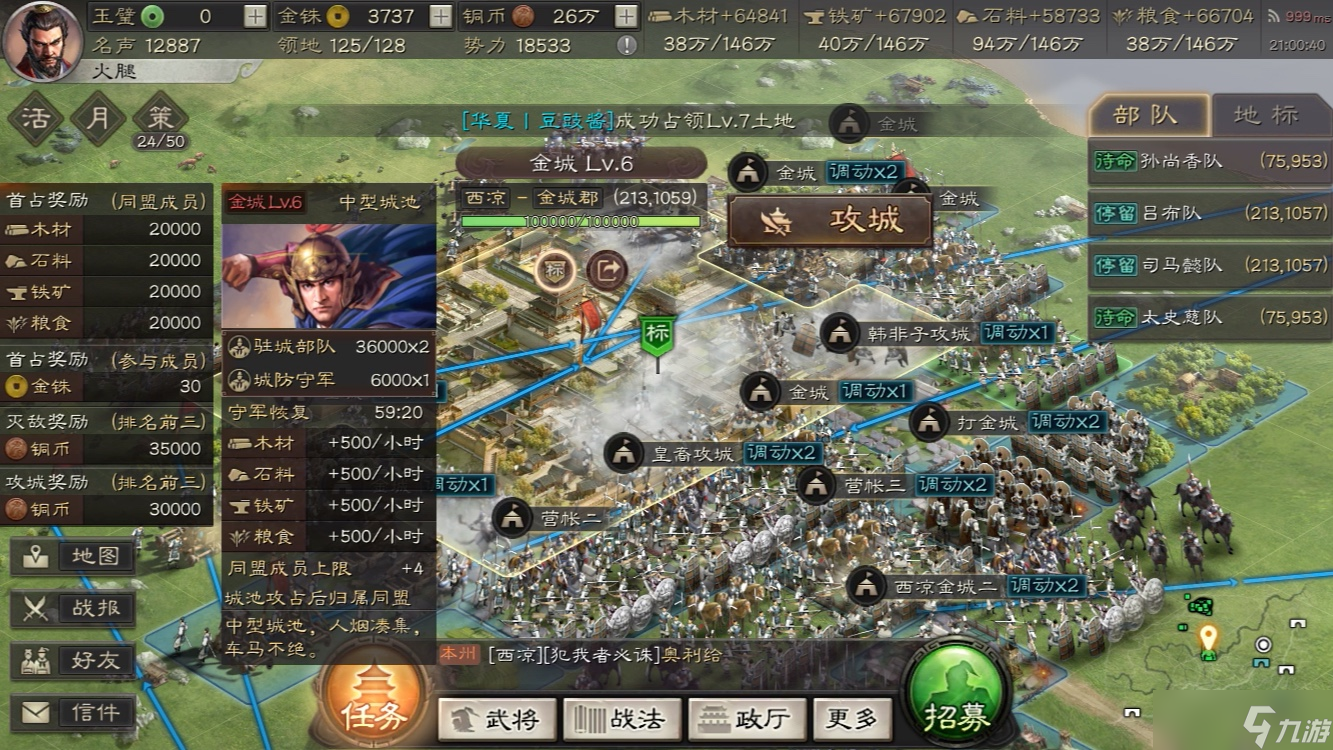Screen dimensions: 1333x750
Task: Check the 信件 mailbox
Action: 73,712
